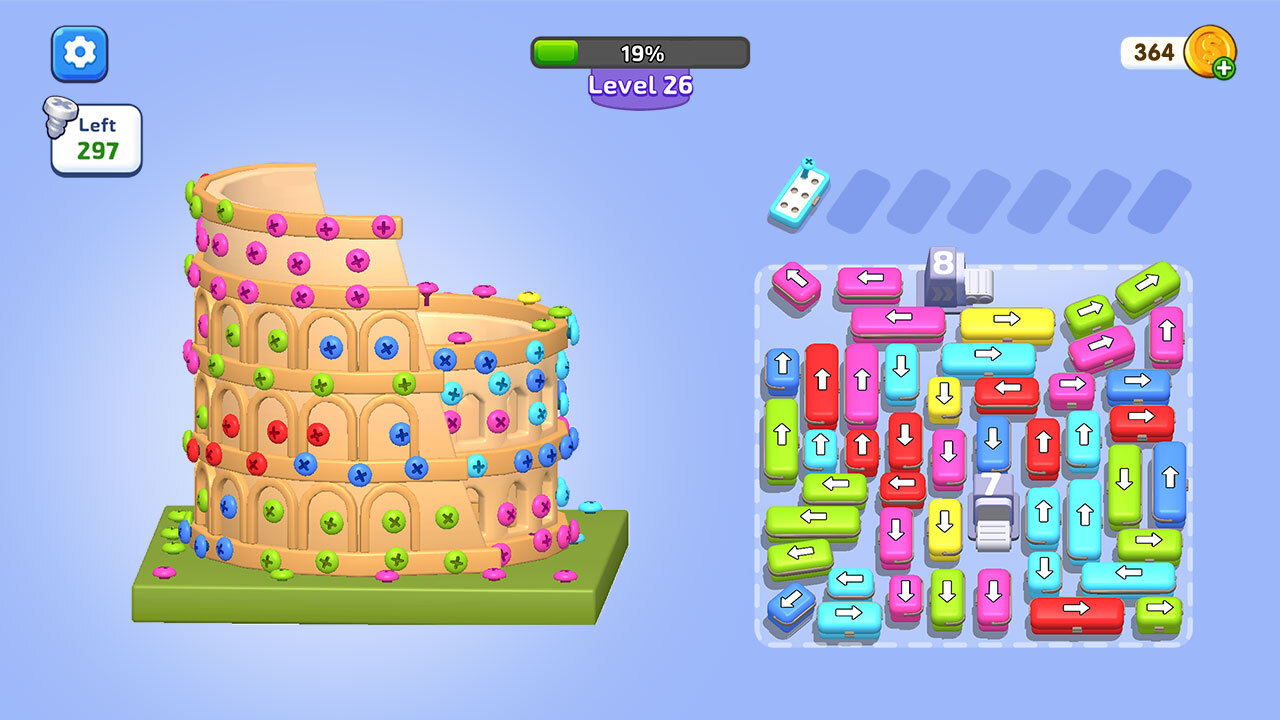Select the cyan screw box in the tray
The height and width of the screenshot is (720, 1280).
click(800, 189)
